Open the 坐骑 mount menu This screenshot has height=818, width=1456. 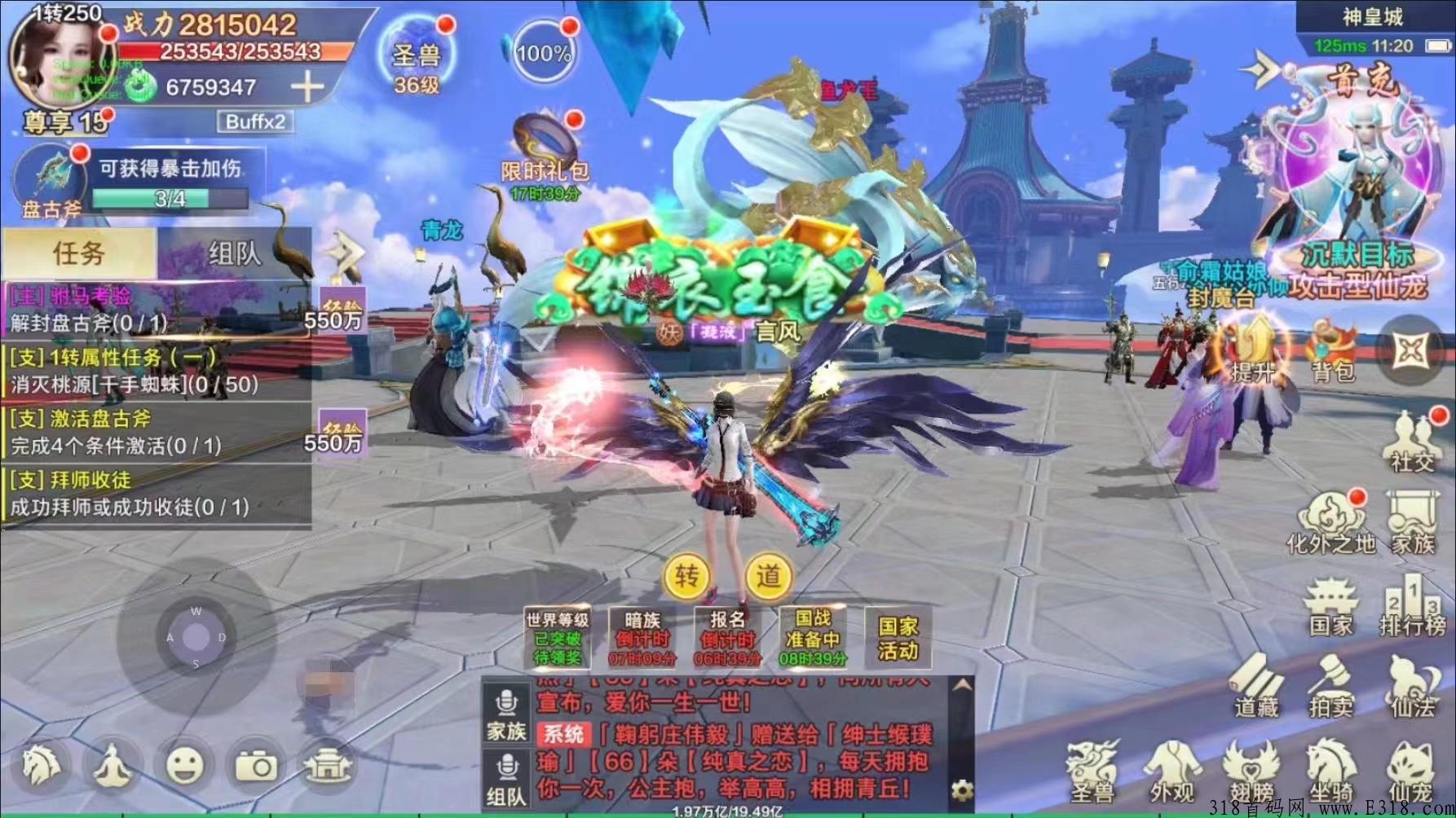[1331, 772]
